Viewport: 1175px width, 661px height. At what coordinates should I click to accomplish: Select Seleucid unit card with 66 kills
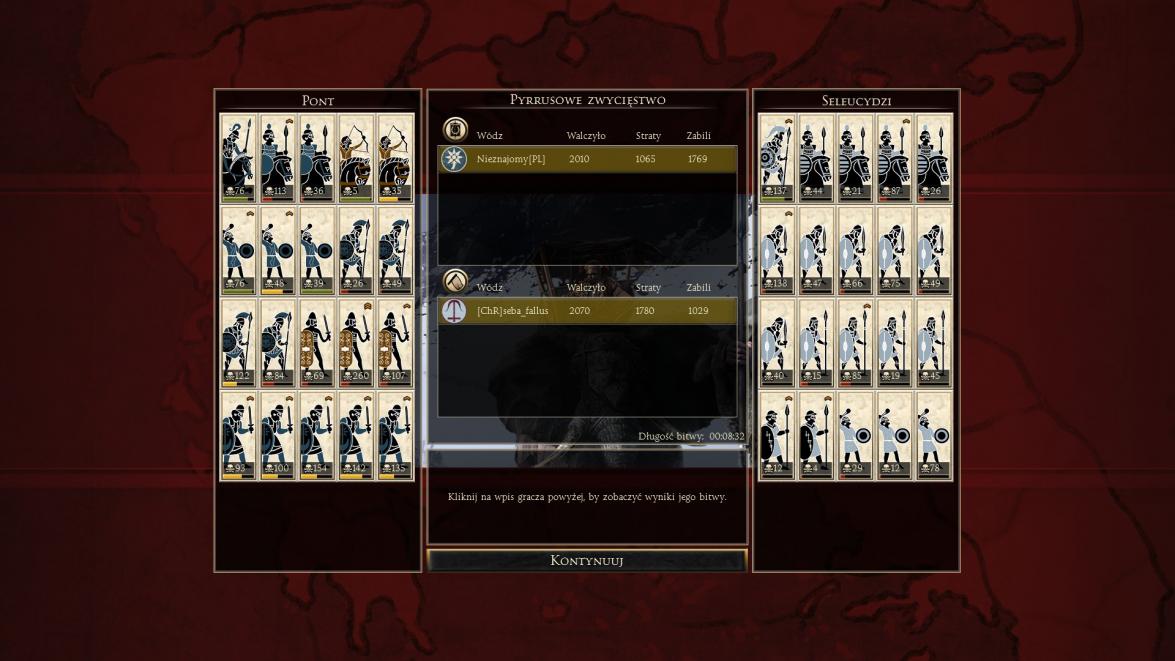click(855, 250)
